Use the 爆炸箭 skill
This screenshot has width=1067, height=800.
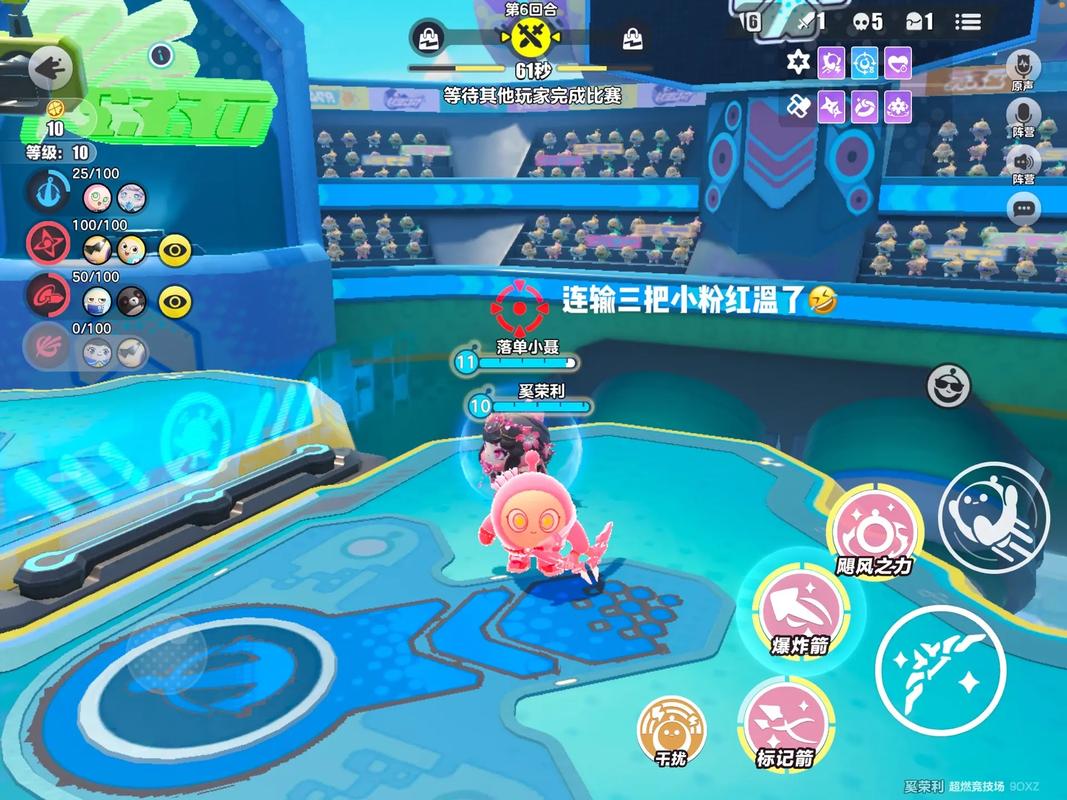click(x=798, y=609)
